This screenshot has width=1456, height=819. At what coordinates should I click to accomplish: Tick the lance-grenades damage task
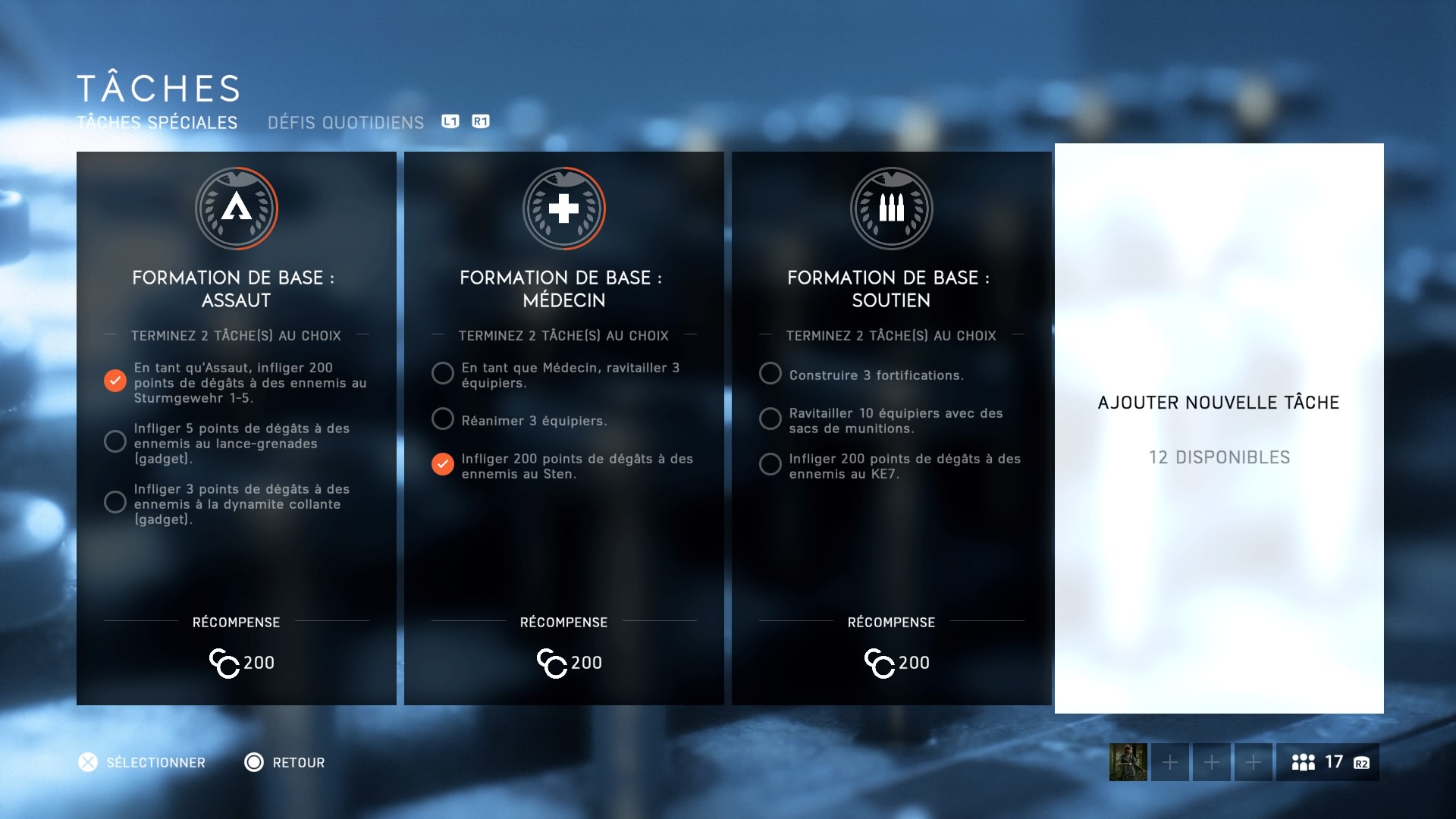(x=115, y=441)
